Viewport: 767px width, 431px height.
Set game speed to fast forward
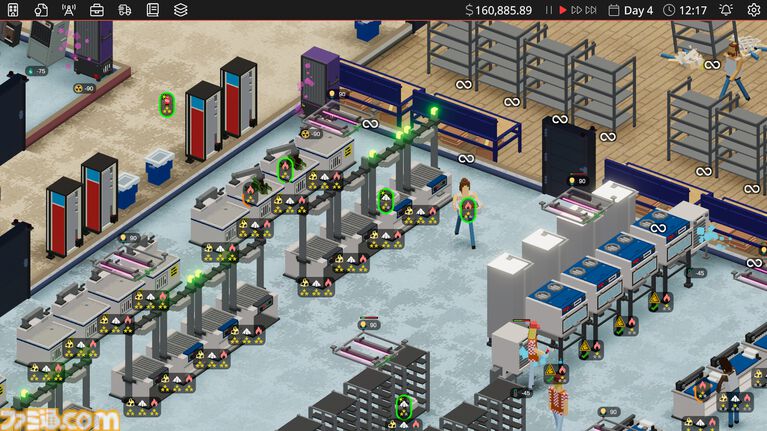(x=577, y=10)
